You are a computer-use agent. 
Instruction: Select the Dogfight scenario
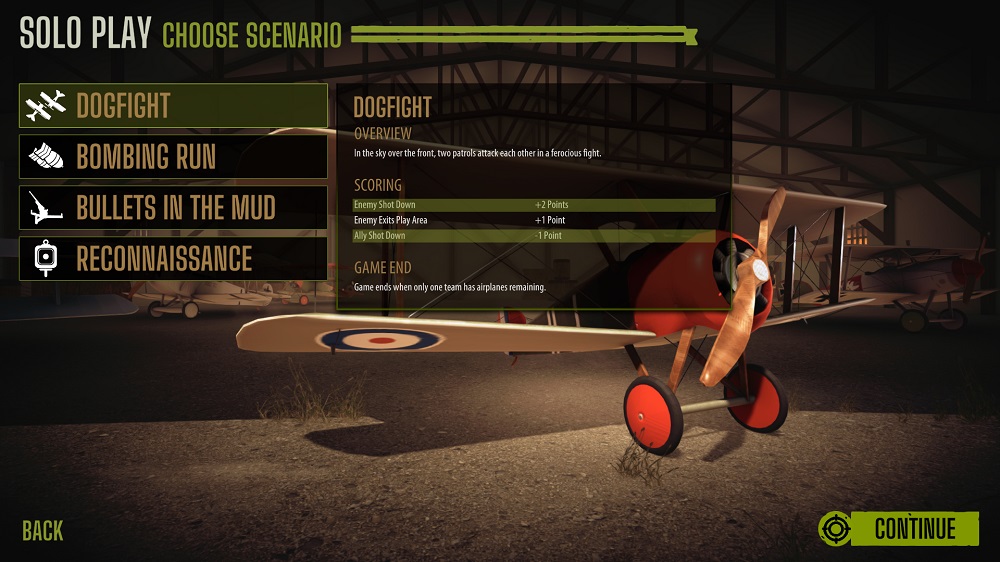click(173, 106)
